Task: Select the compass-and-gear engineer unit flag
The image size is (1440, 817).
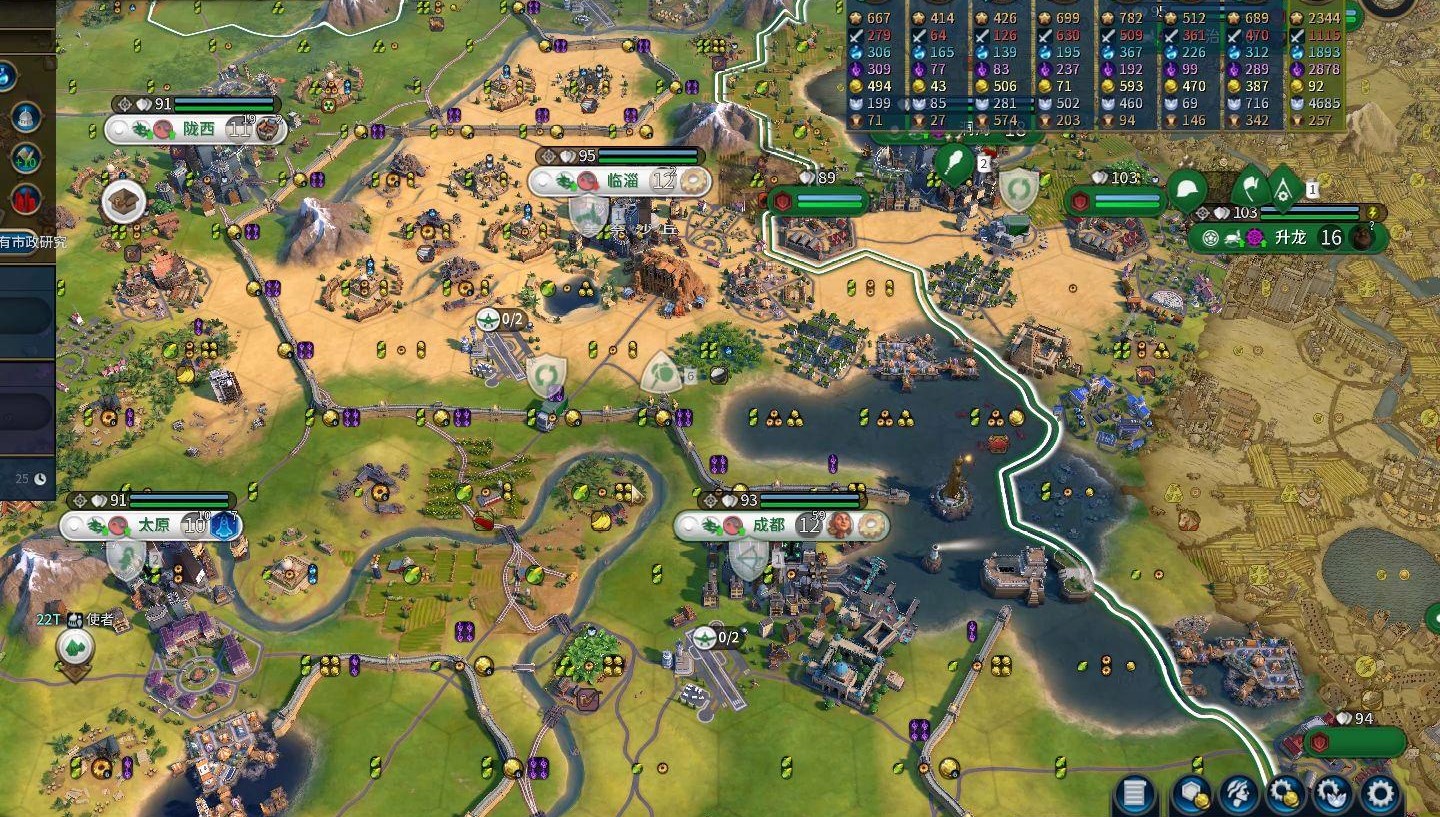Action: pos(1285,186)
